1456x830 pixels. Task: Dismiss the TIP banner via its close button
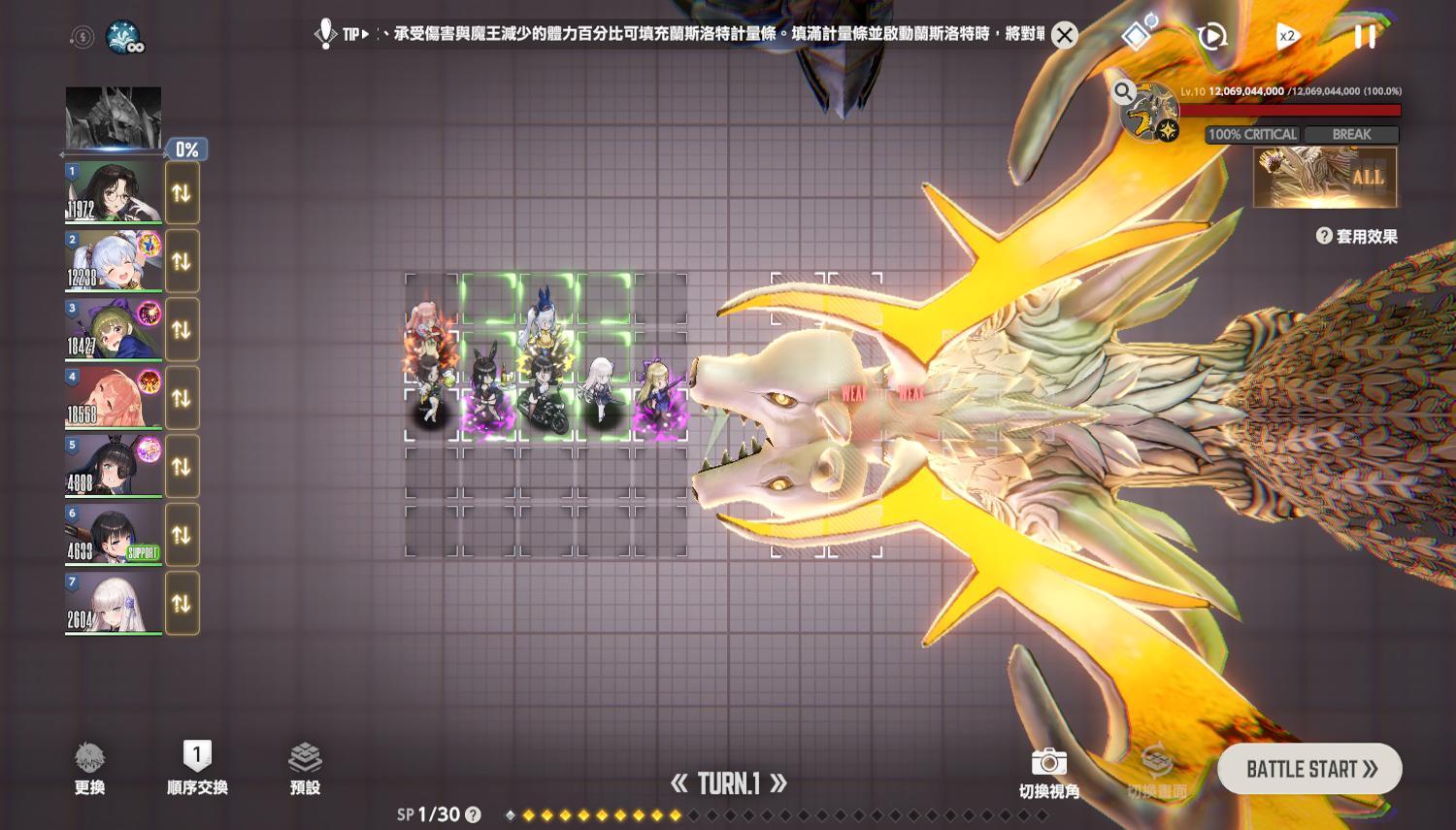[x=1064, y=35]
